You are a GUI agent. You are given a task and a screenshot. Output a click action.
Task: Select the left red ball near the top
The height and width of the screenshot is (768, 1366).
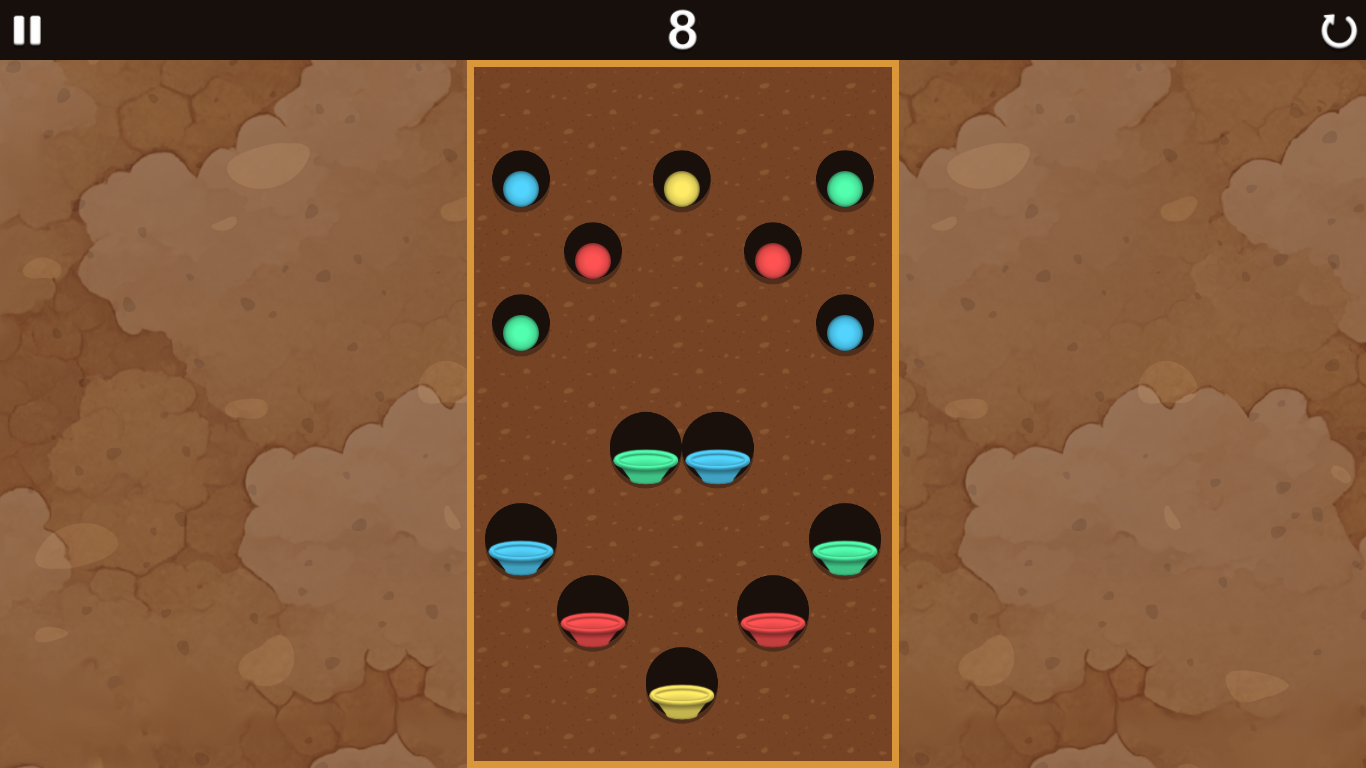(591, 260)
